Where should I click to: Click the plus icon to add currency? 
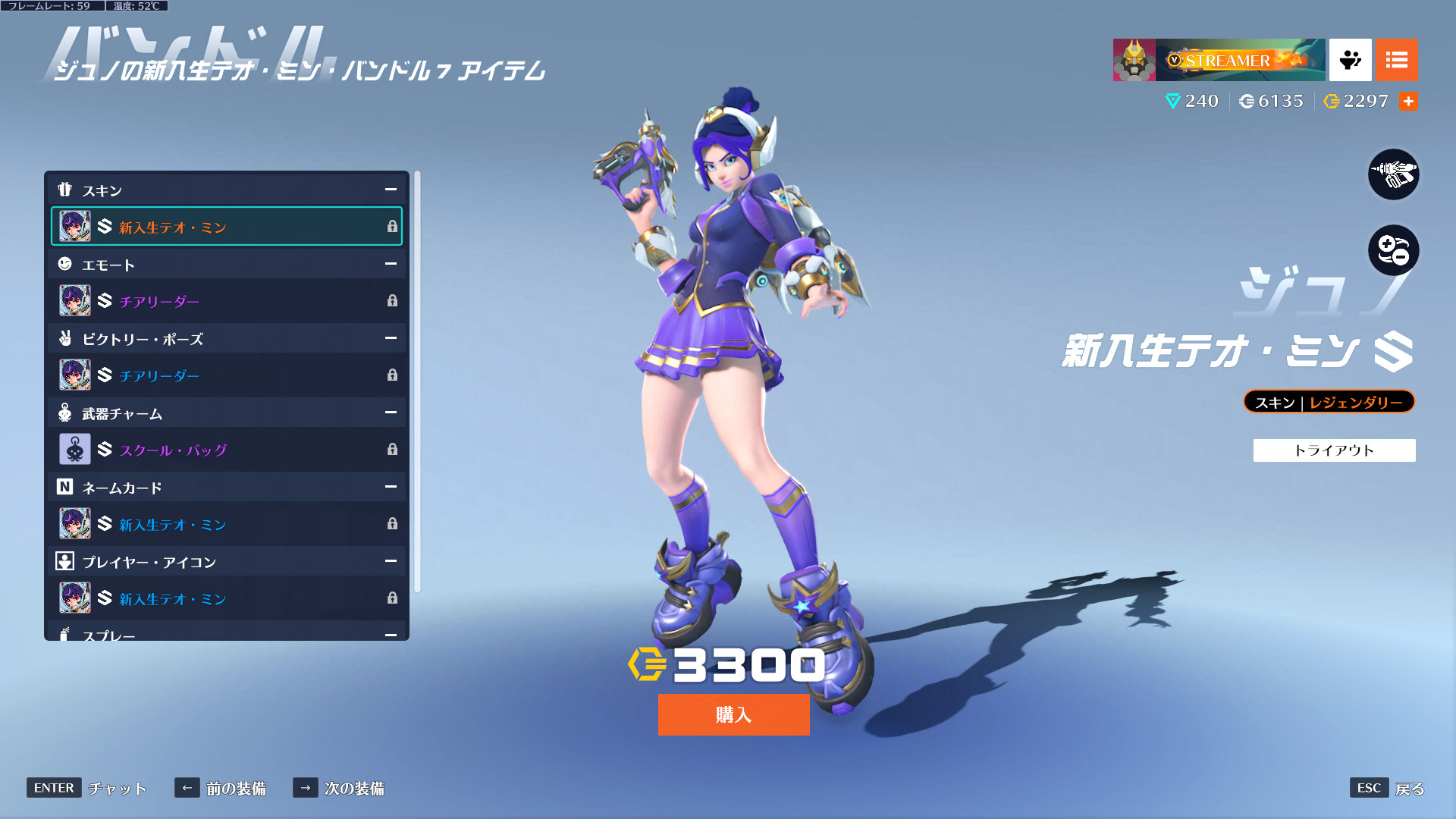point(1409,101)
